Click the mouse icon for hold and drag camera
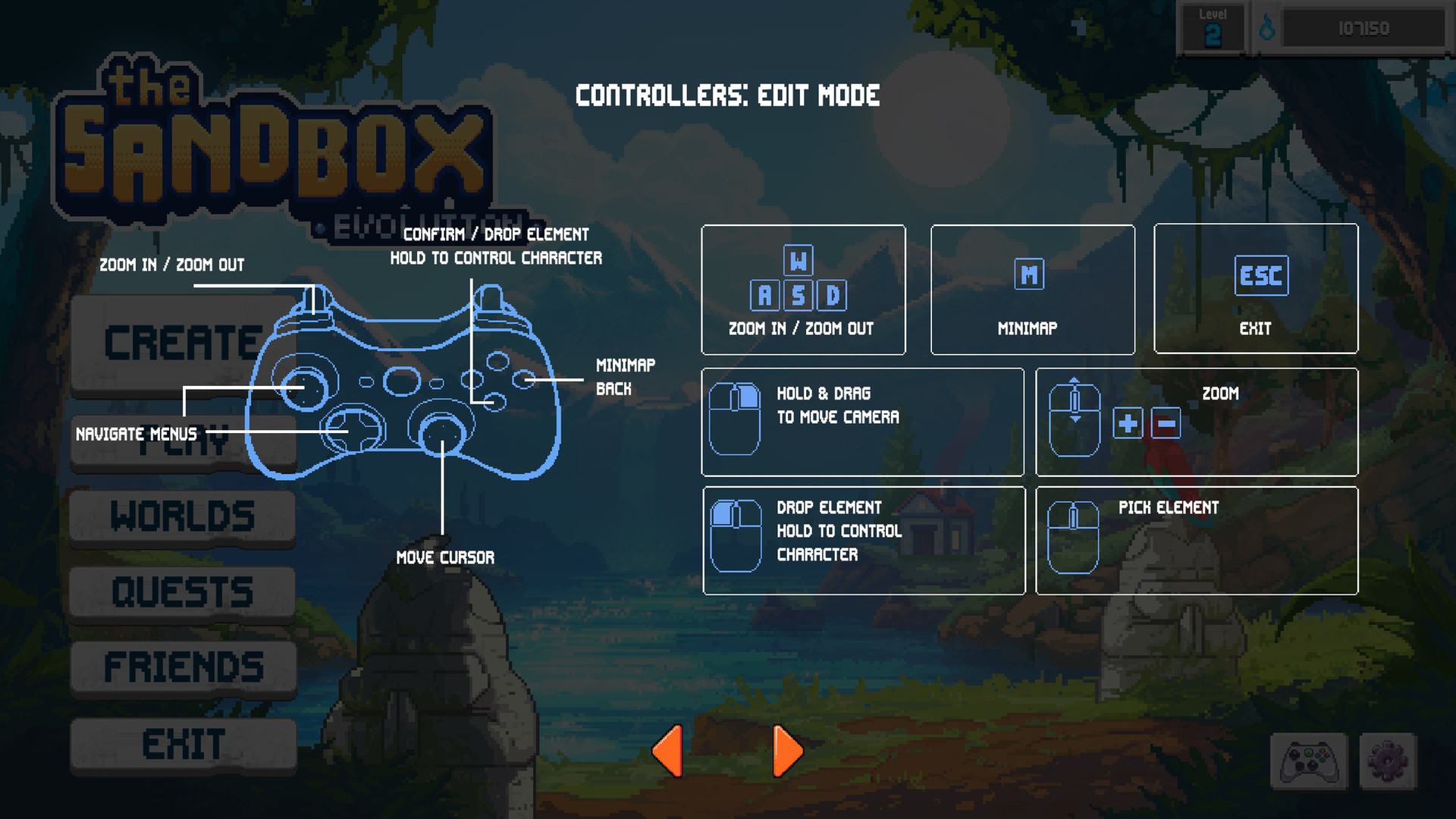Screen dimensions: 1456x819 pos(736,418)
